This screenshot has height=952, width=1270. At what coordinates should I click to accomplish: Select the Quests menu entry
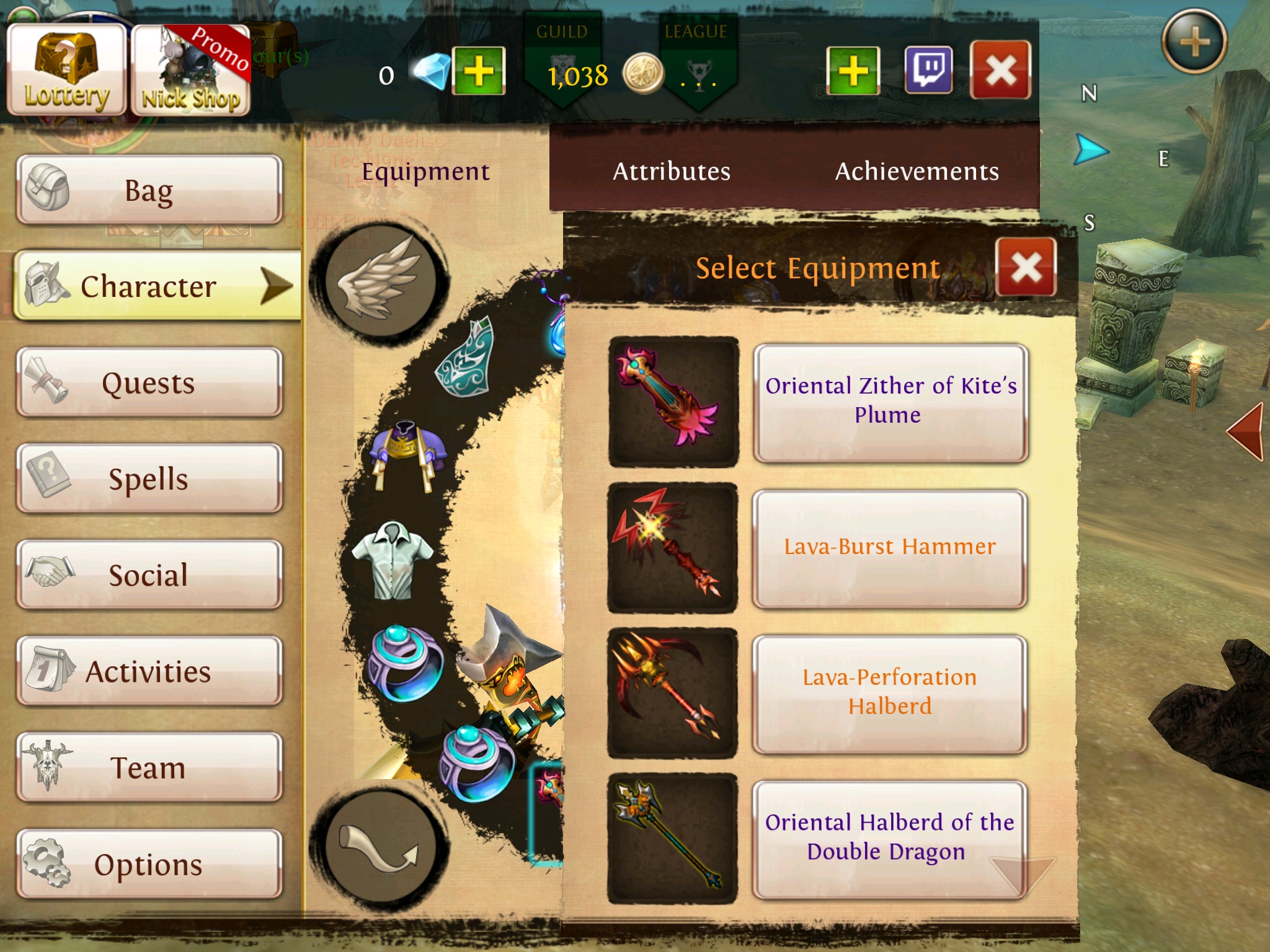(149, 382)
